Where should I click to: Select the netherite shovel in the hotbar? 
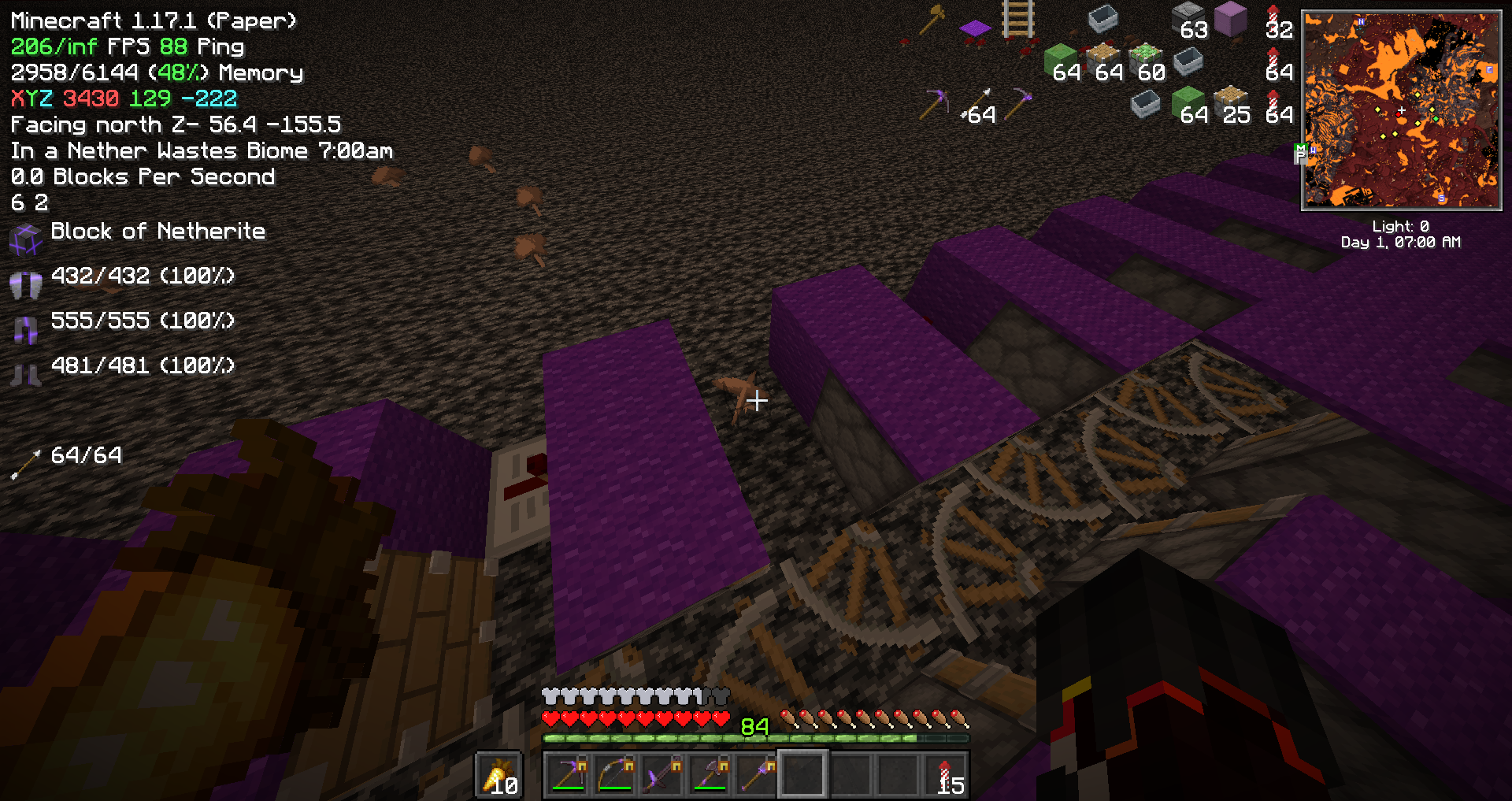point(757,774)
